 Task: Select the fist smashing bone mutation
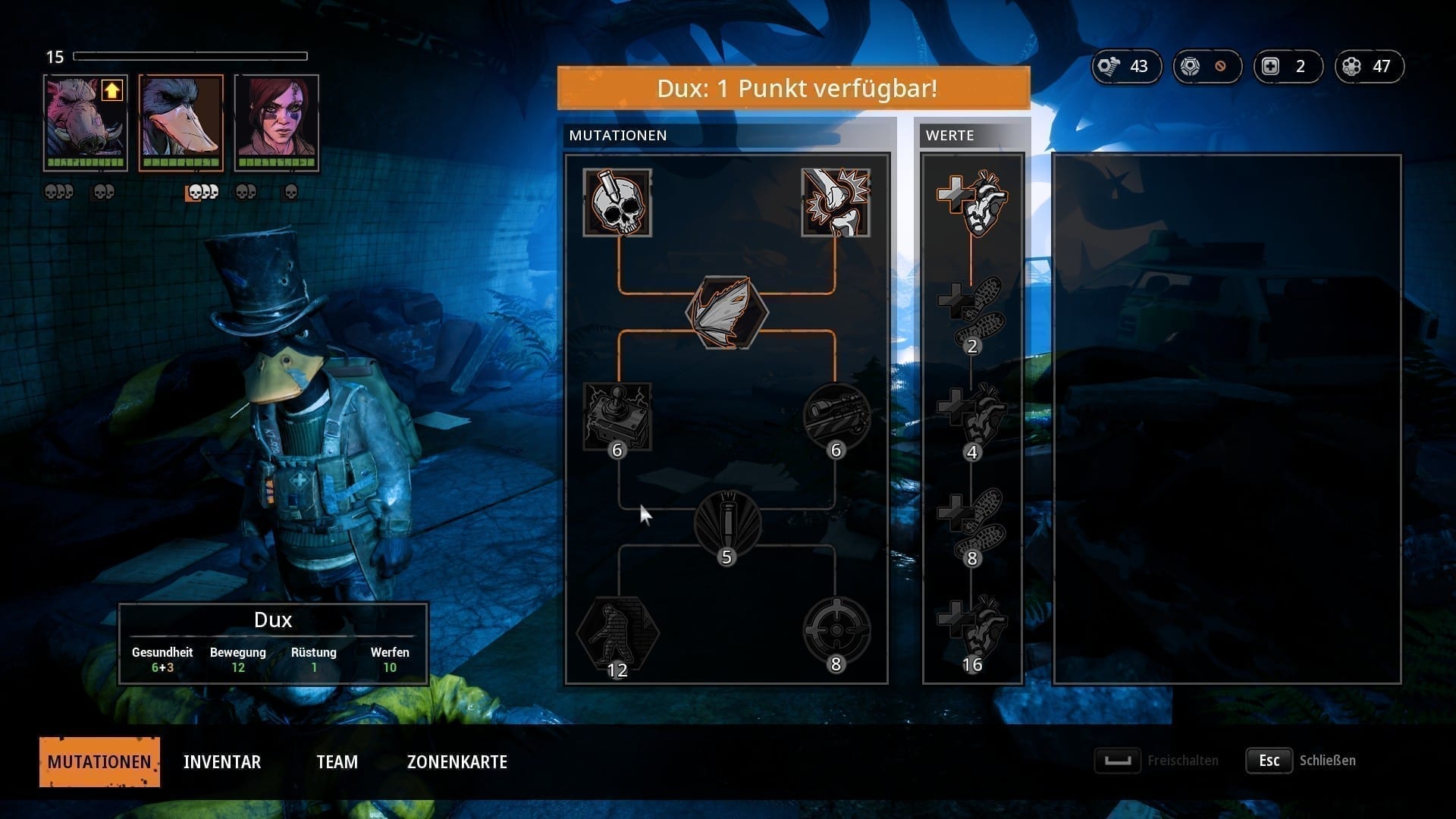tap(836, 202)
